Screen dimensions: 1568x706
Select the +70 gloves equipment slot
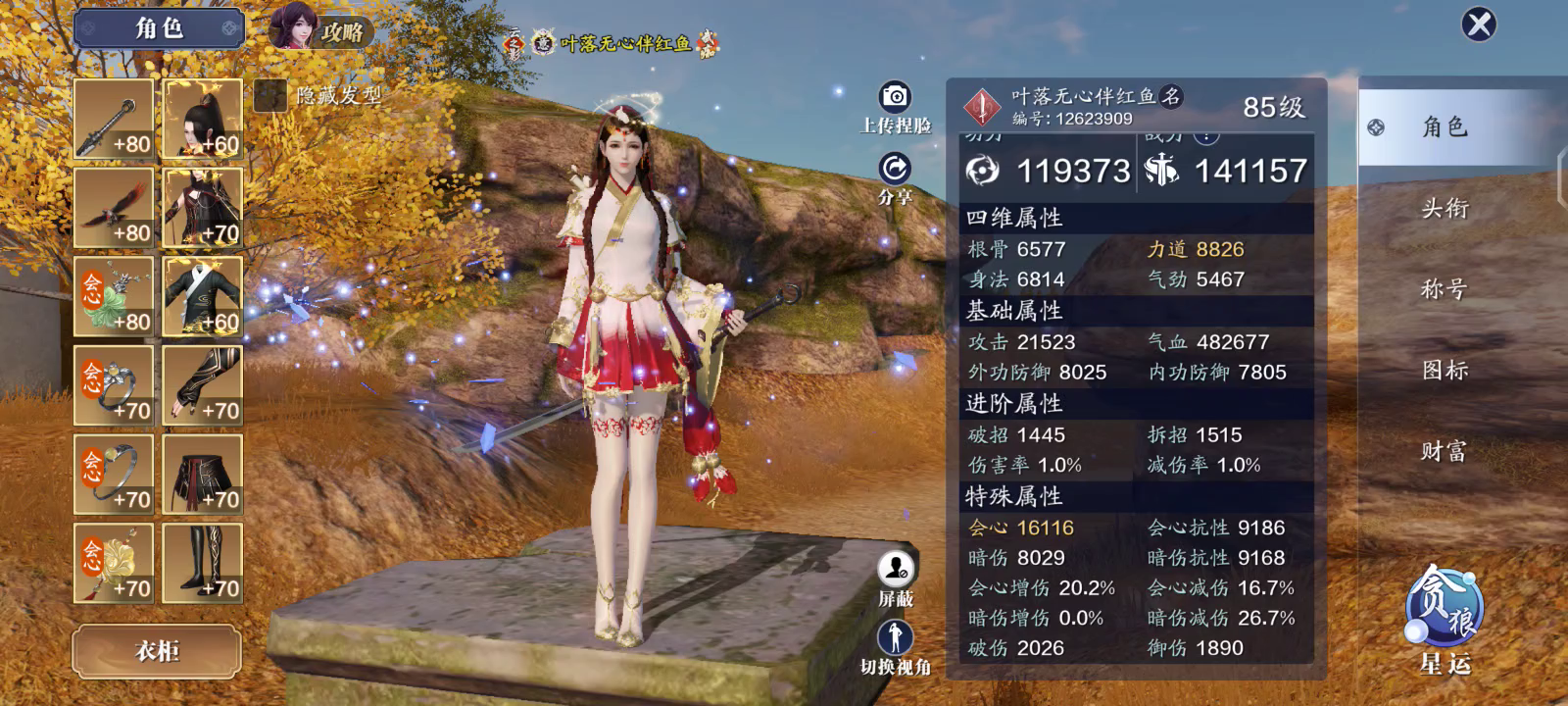tap(203, 385)
